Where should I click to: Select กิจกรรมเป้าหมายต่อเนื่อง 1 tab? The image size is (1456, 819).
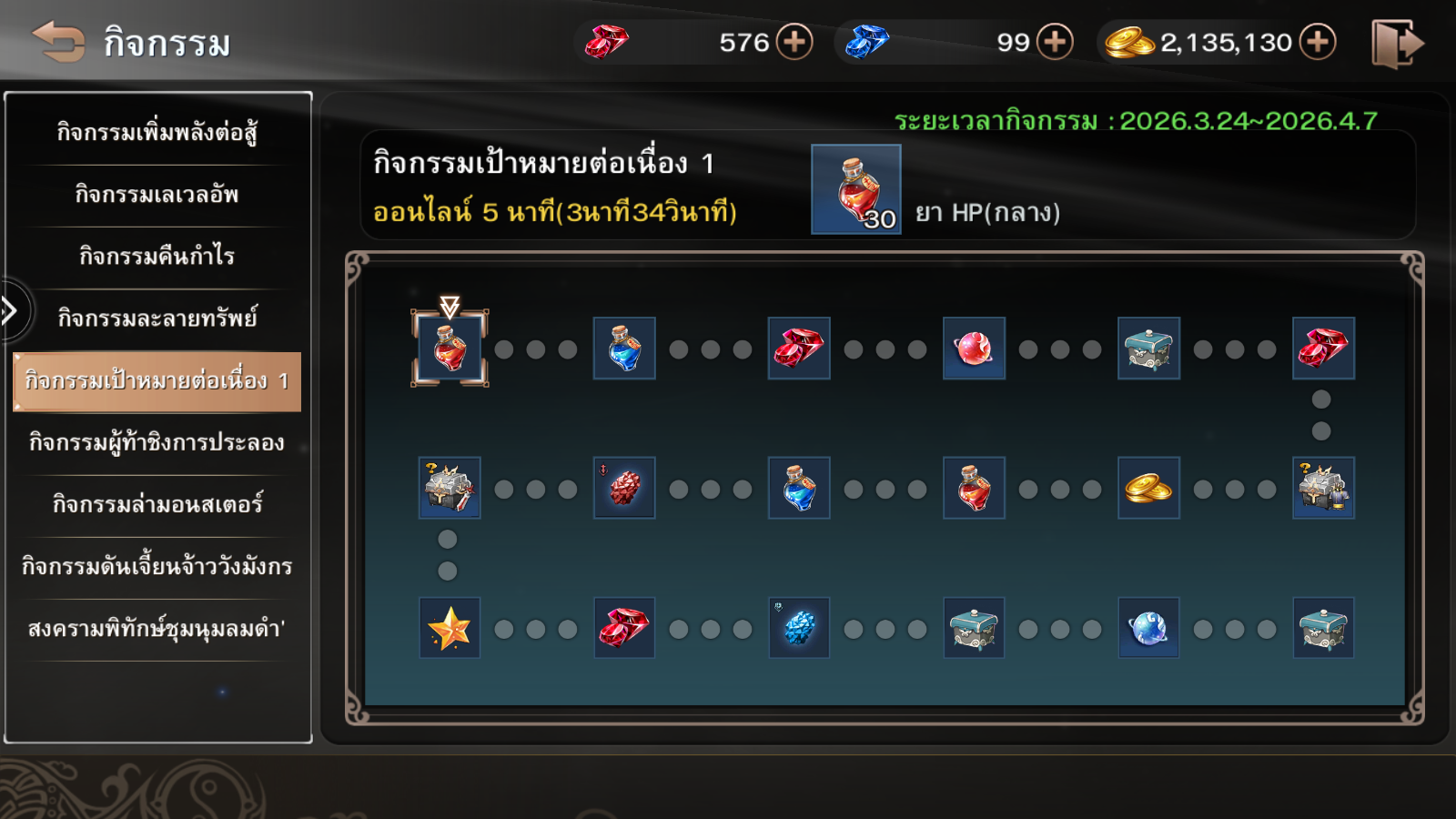coord(157,380)
